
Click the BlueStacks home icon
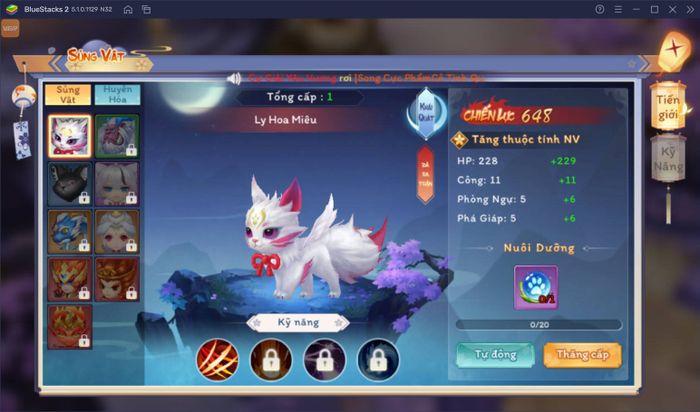tap(127, 9)
